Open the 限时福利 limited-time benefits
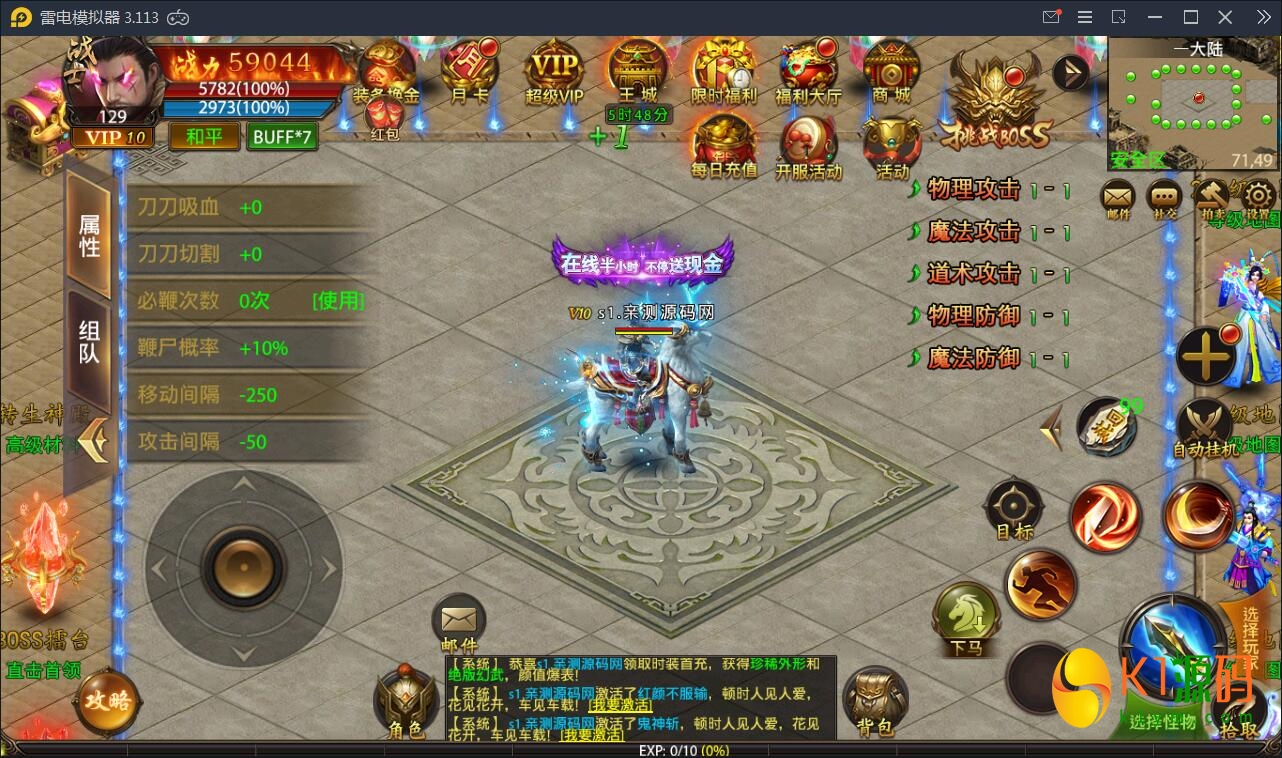 tap(723, 72)
